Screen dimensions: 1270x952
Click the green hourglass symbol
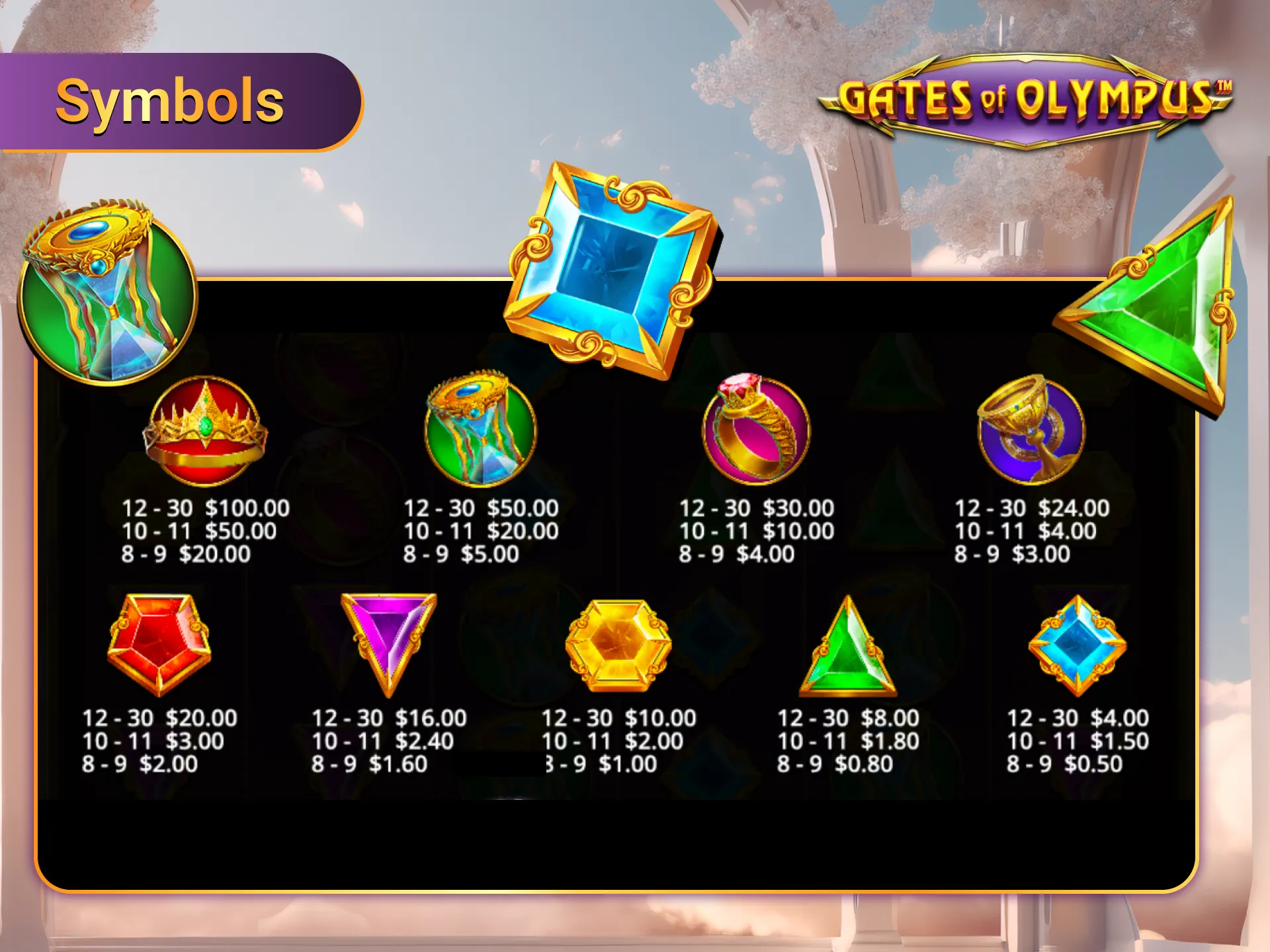tap(473, 430)
